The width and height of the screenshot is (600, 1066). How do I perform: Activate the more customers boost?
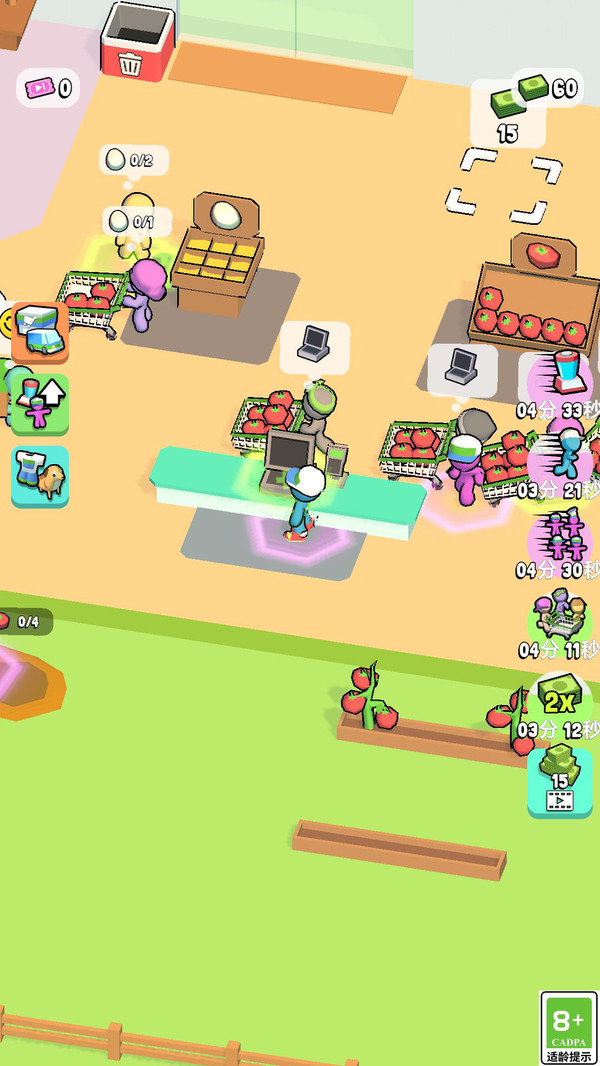pos(560,617)
